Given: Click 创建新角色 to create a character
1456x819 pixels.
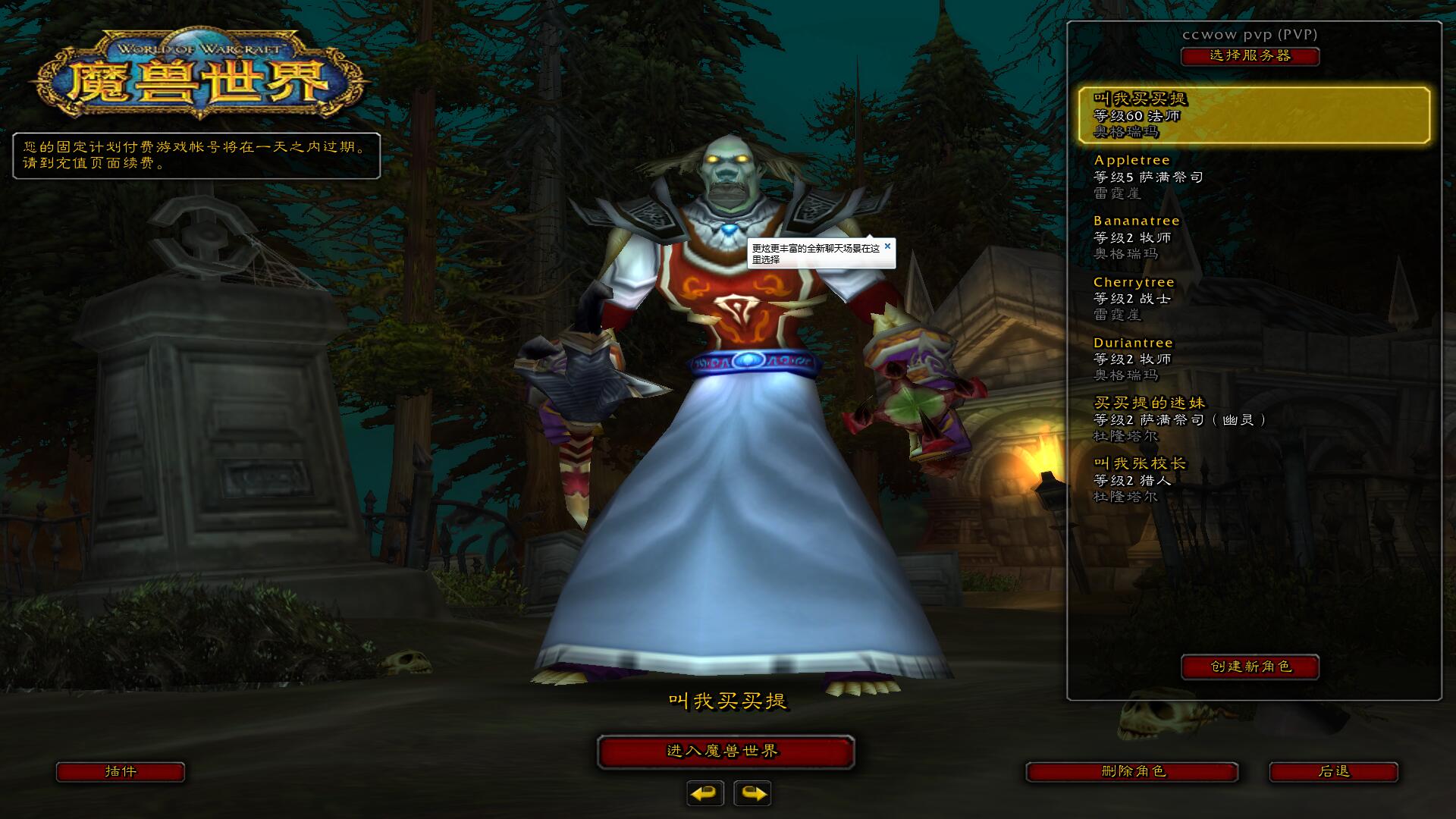Looking at the screenshot, I should (x=1250, y=667).
